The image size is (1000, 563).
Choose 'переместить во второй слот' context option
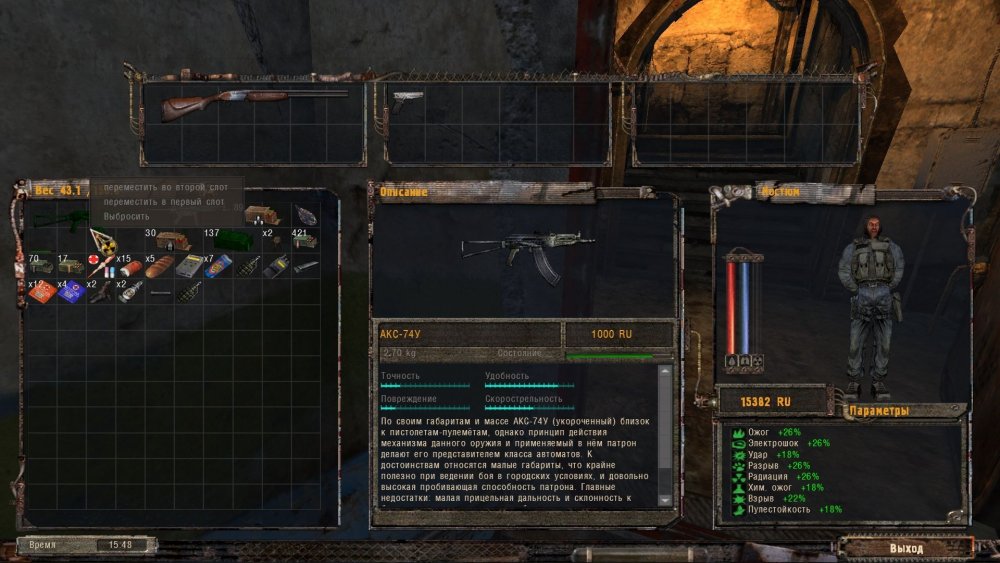point(163,187)
